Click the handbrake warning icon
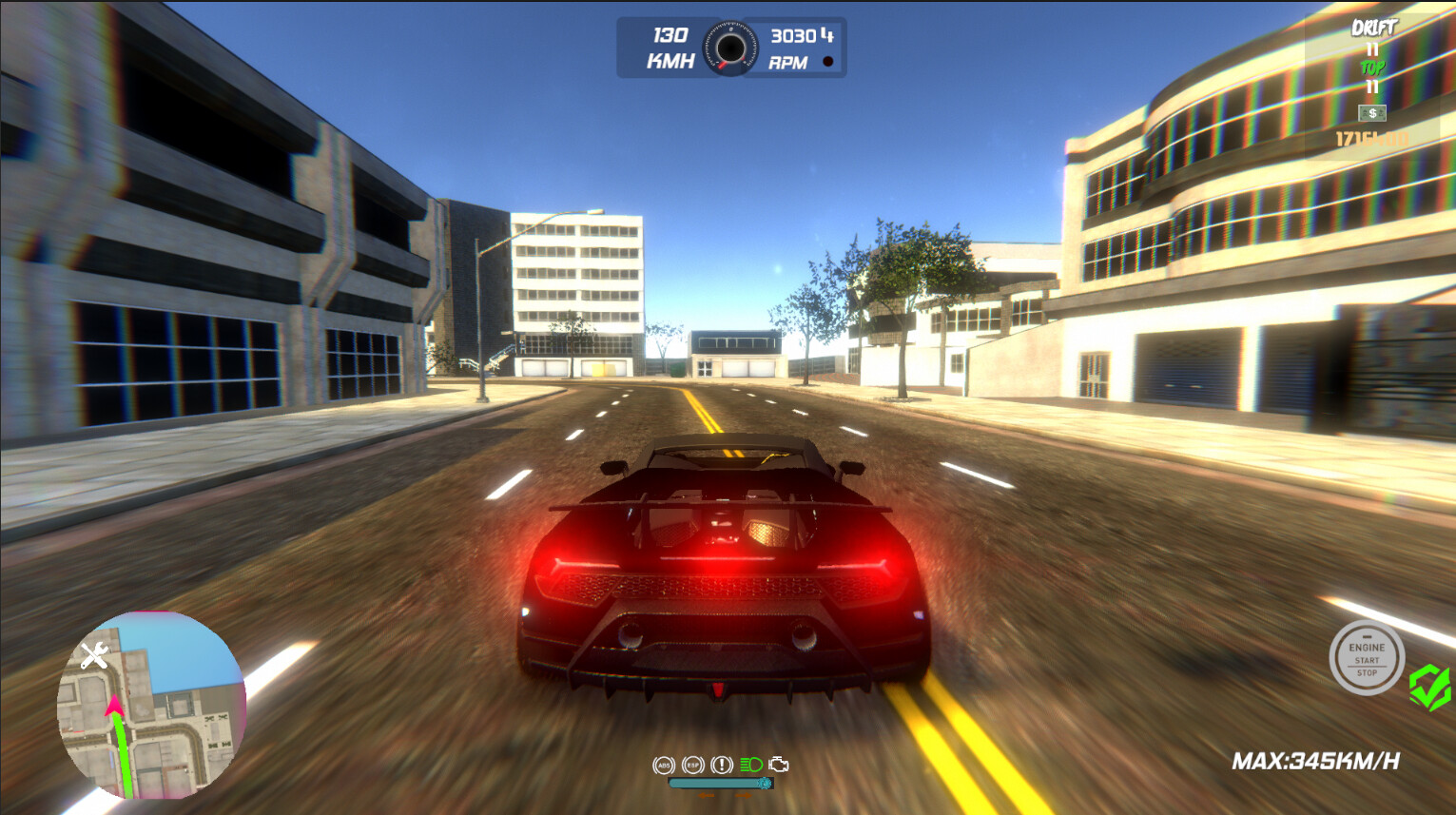 point(722,765)
